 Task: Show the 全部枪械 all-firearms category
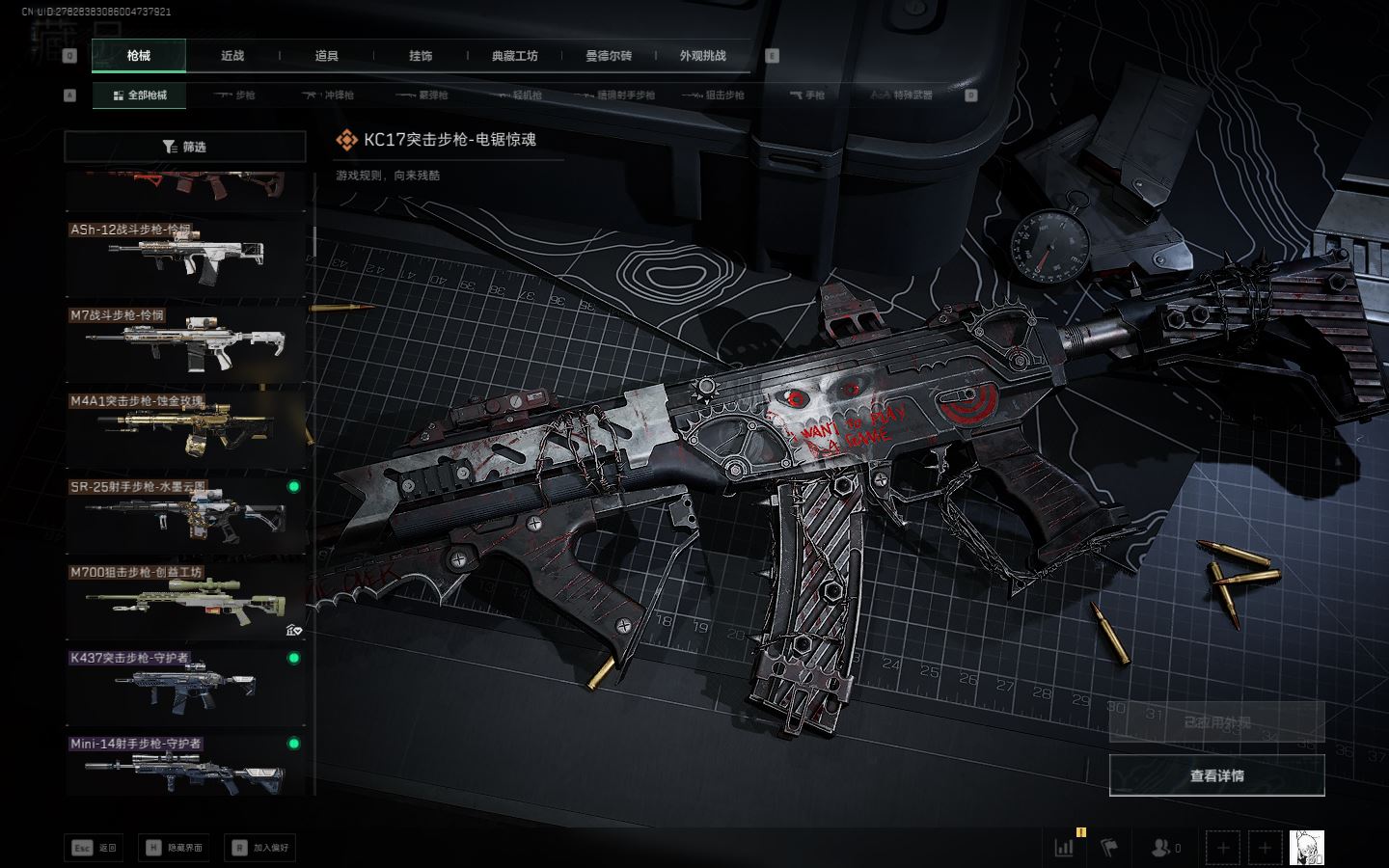pyautogui.click(x=140, y=95)
